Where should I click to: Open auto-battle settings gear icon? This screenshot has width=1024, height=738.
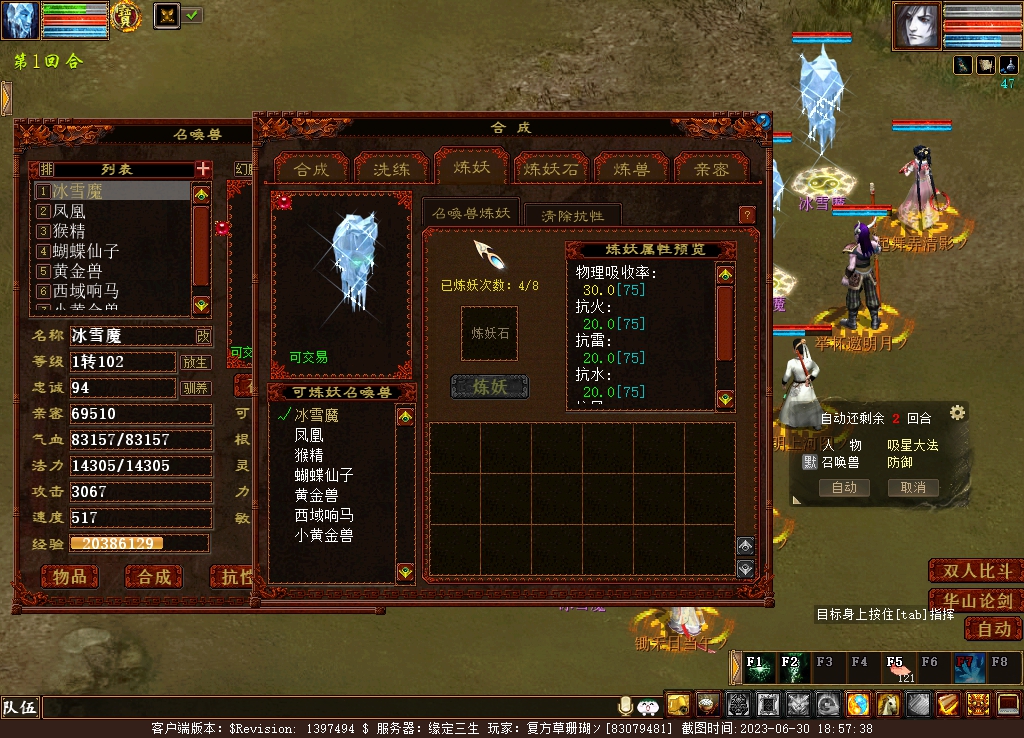[957, 413]
